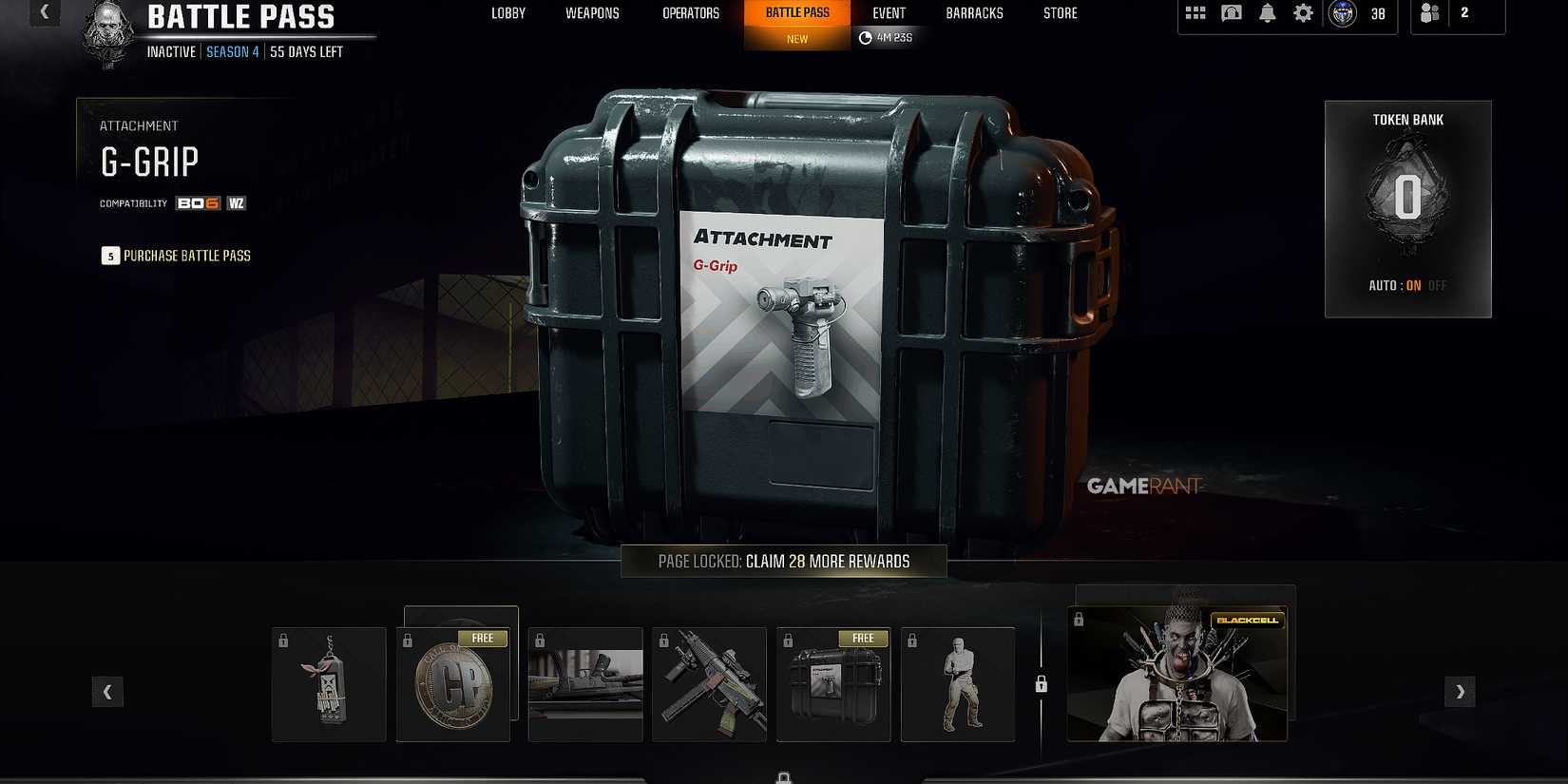The image size is (1568, 784).
Task: Click the left rewards carousel arrow
Action: pos(107,692)
